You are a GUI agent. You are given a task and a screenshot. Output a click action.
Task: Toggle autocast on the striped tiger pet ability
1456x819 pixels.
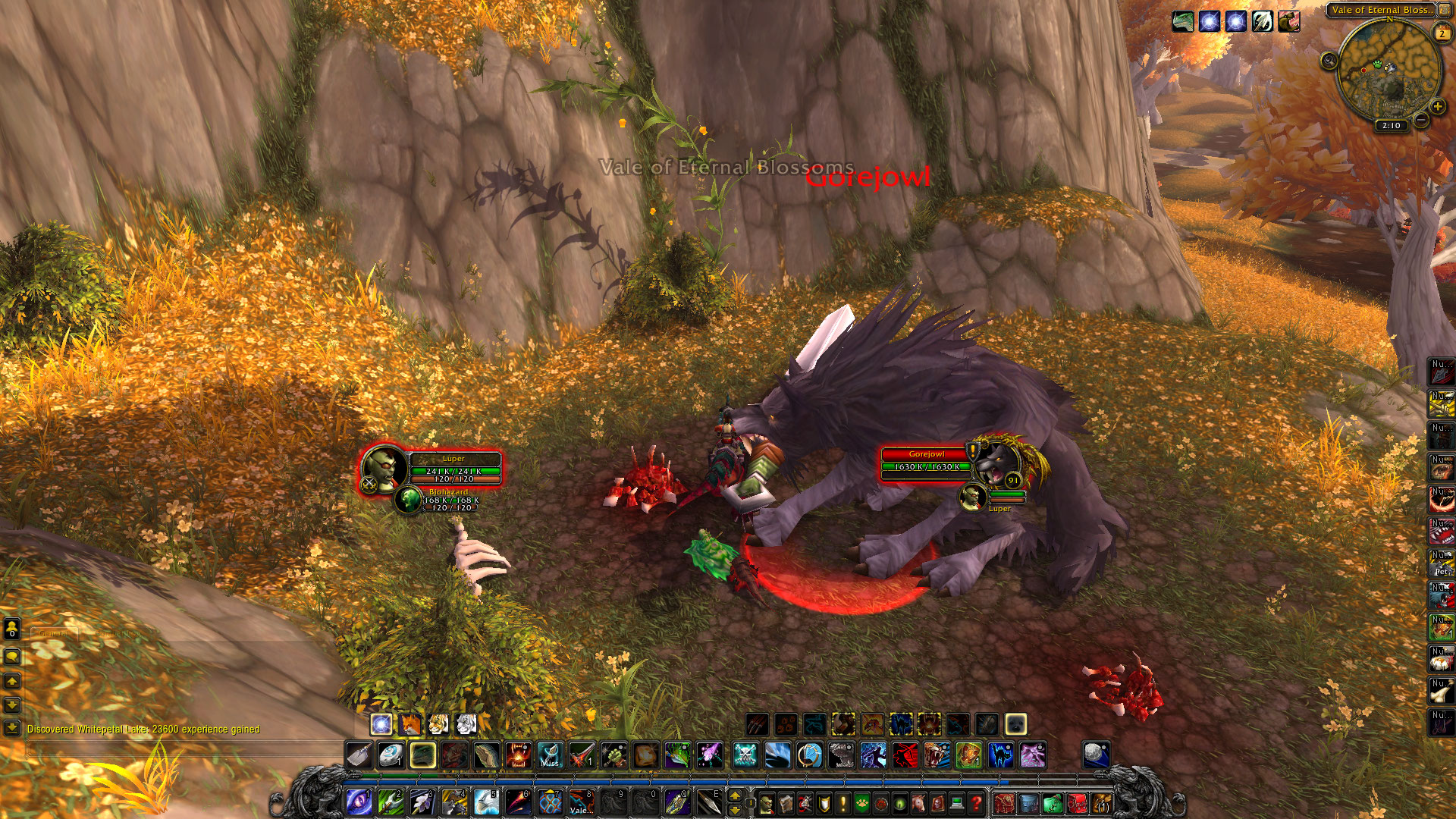[x=438, y=723]
